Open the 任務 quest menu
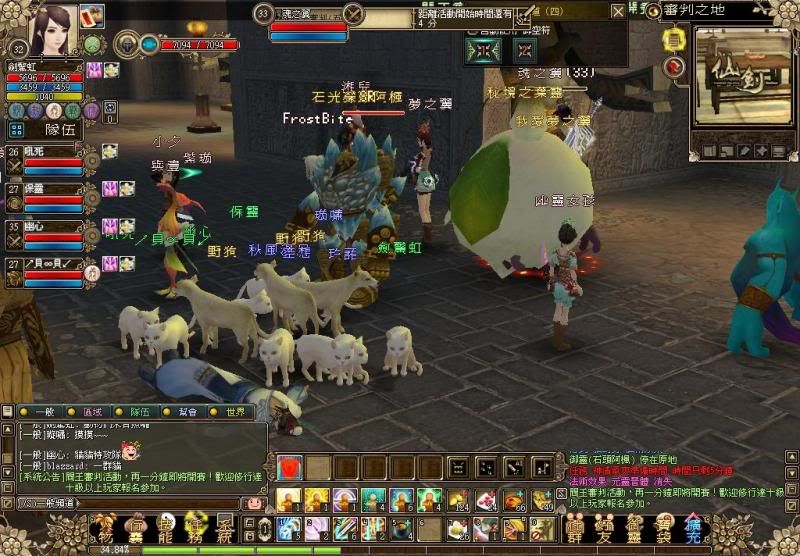This screenshot has height=556, width=800. 198,527
